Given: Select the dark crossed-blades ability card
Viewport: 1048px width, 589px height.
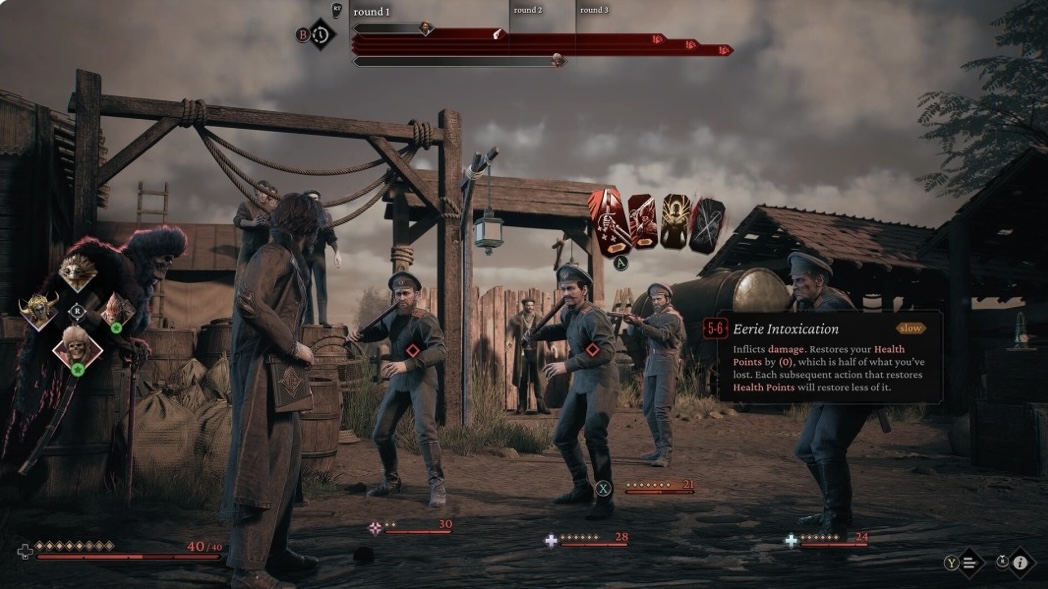Looking at the screenshot, I should (707, 224).
